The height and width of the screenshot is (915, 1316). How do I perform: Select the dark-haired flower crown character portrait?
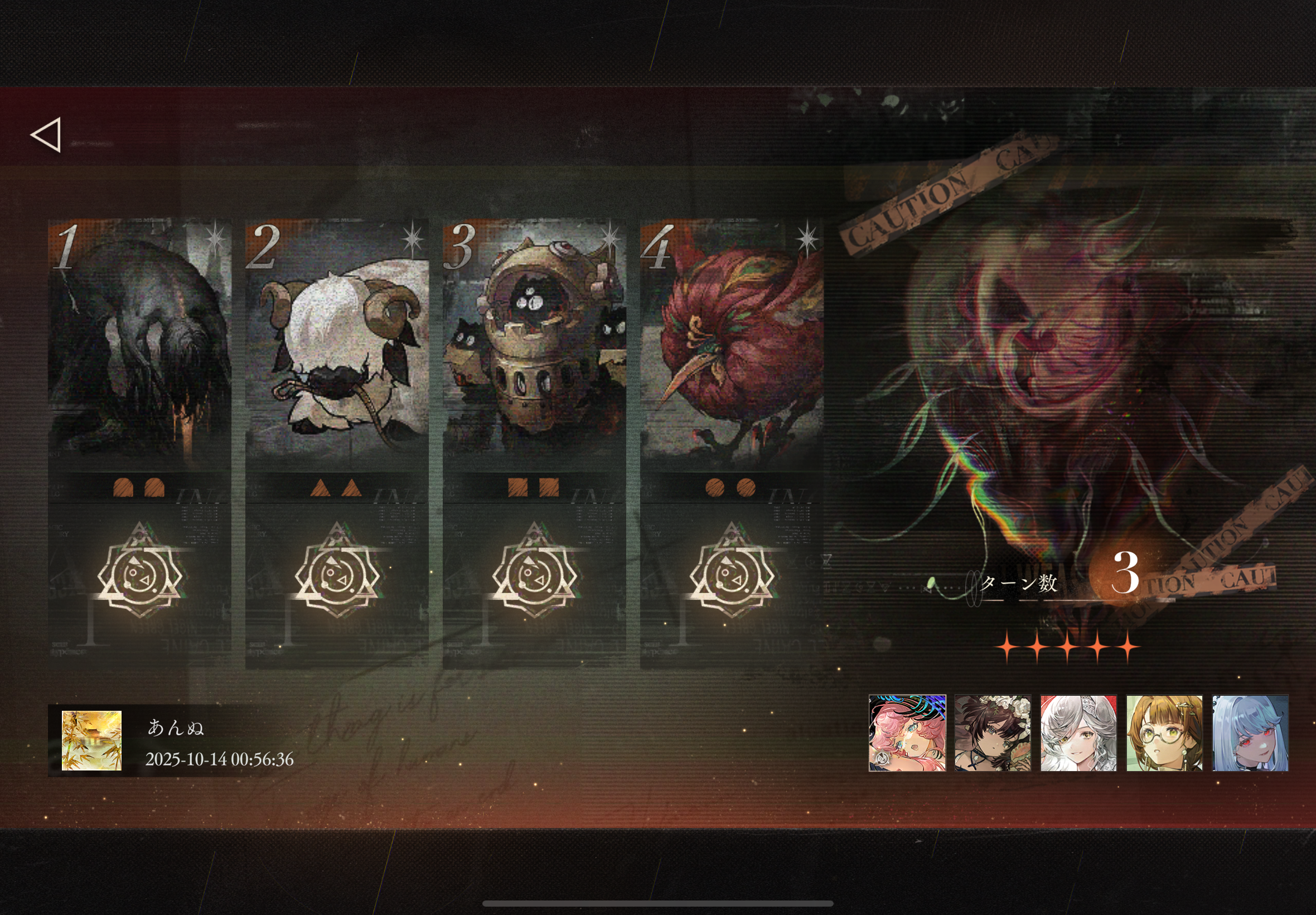993,733
